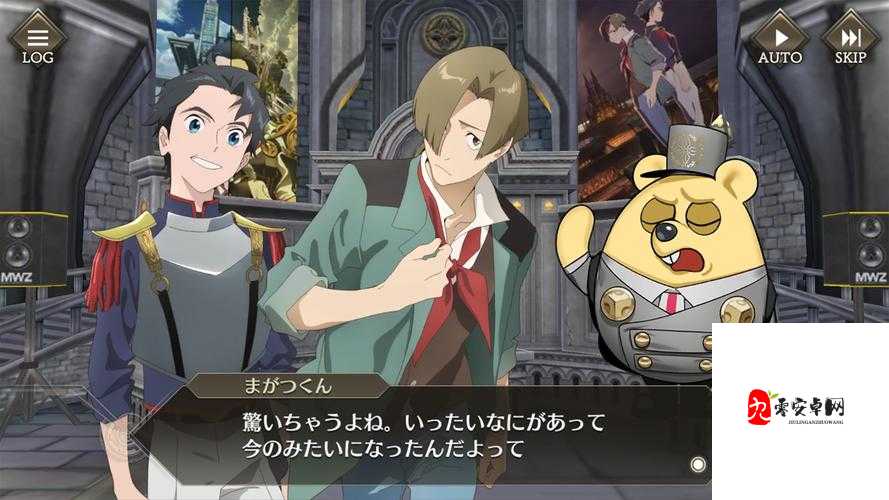Screen dimensions: 889x500
Task: Turn on AUTO dialogue playback
Action: click(779, 39)
